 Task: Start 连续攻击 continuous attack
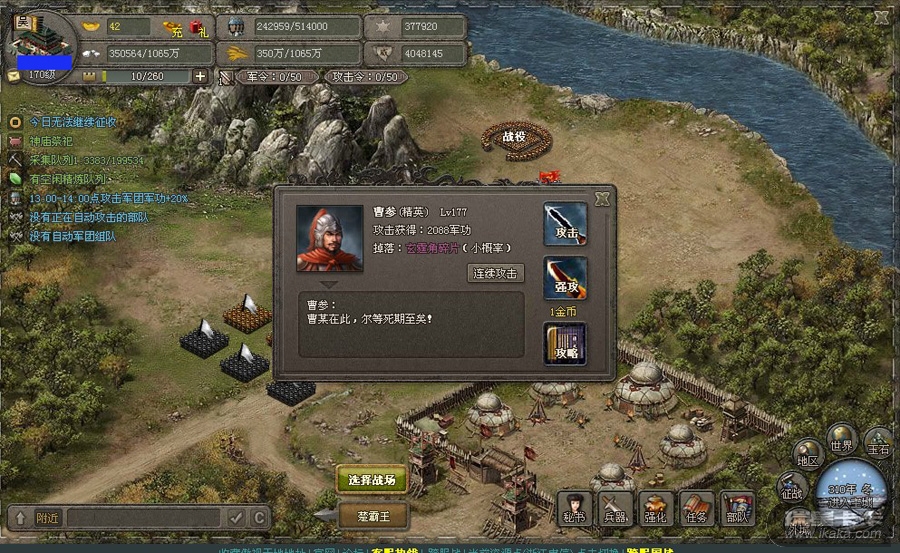495,273
